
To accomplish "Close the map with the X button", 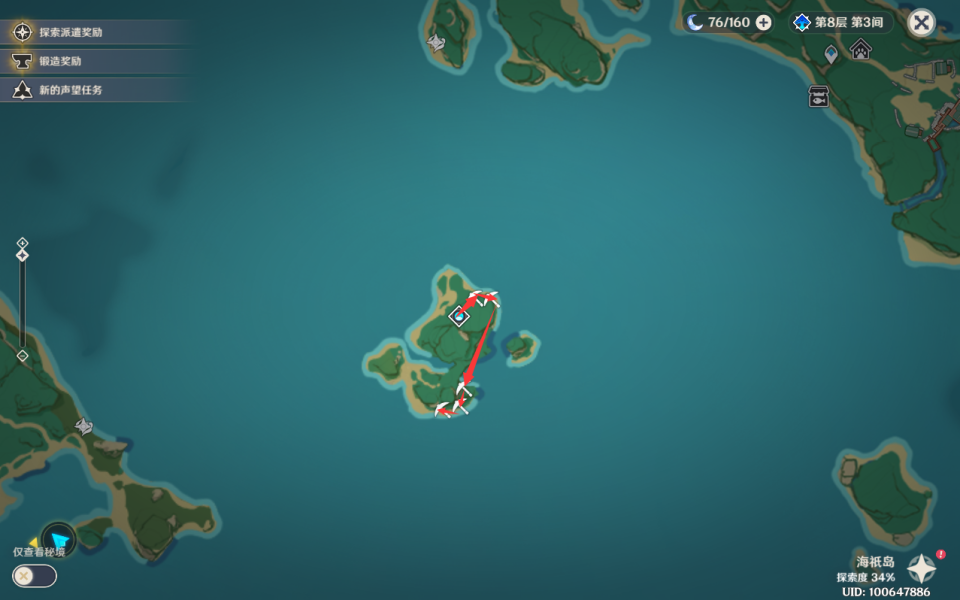I will click(x=921, y=23).
